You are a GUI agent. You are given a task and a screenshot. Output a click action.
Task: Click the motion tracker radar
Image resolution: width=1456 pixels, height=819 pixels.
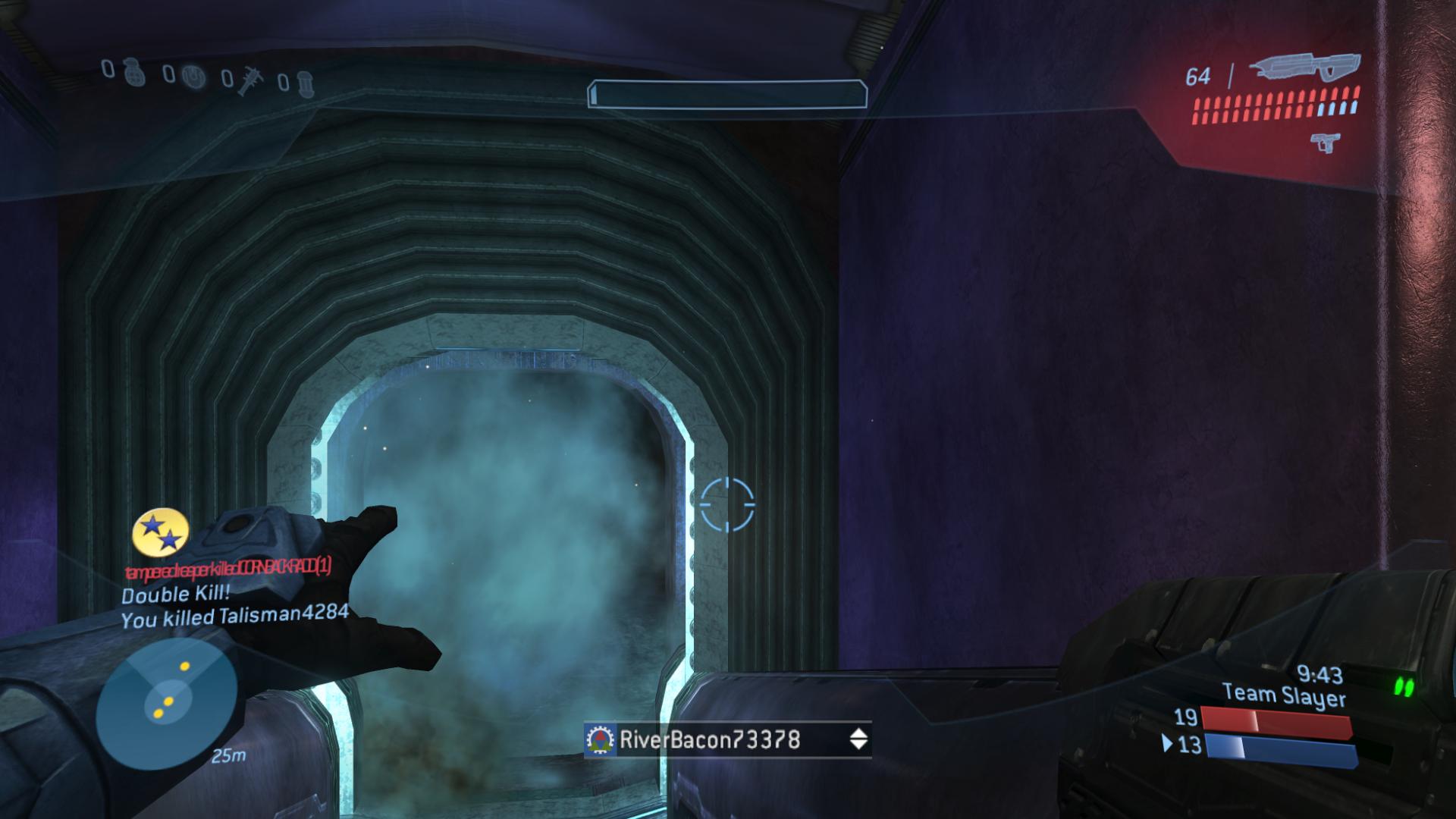167,701
